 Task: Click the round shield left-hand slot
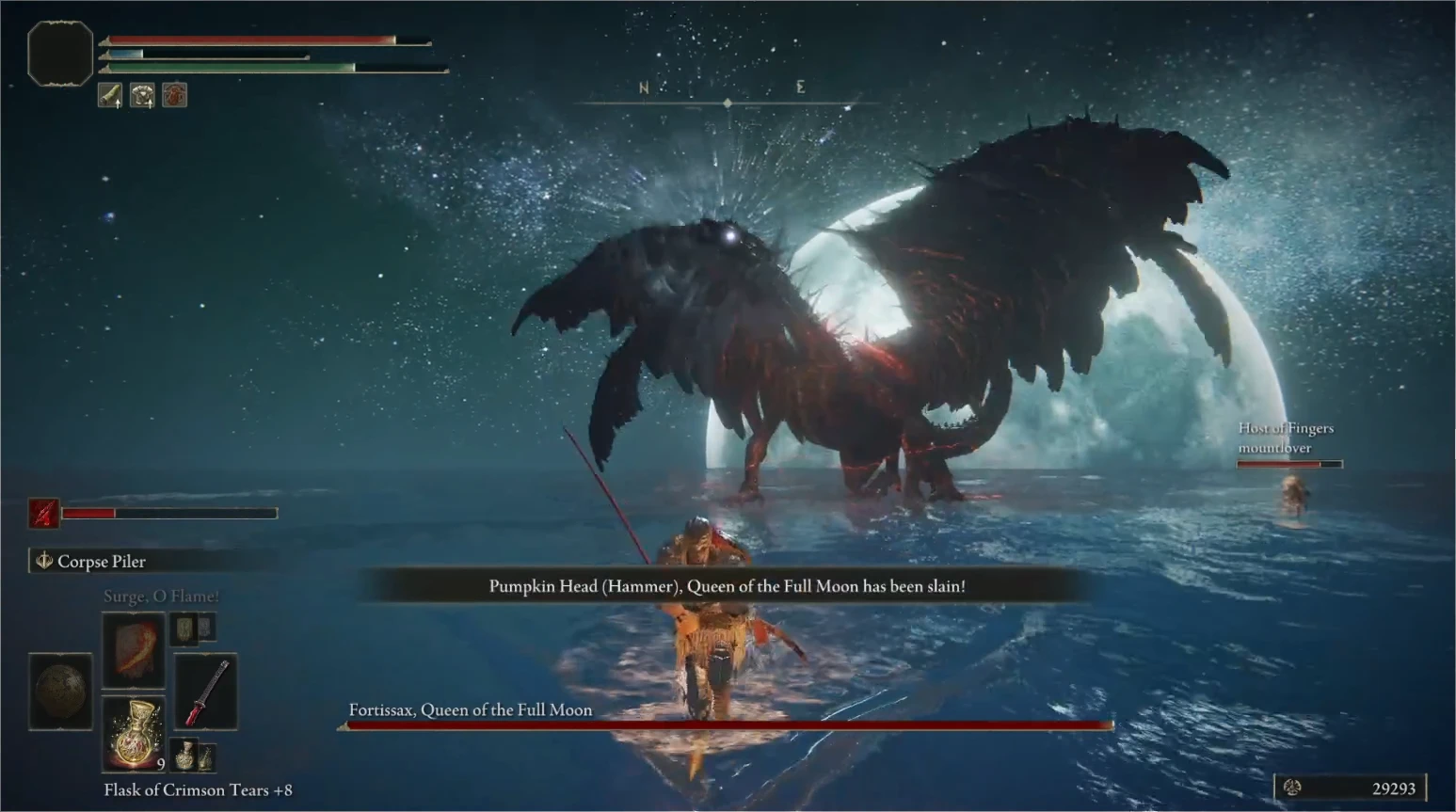[60, 692]
